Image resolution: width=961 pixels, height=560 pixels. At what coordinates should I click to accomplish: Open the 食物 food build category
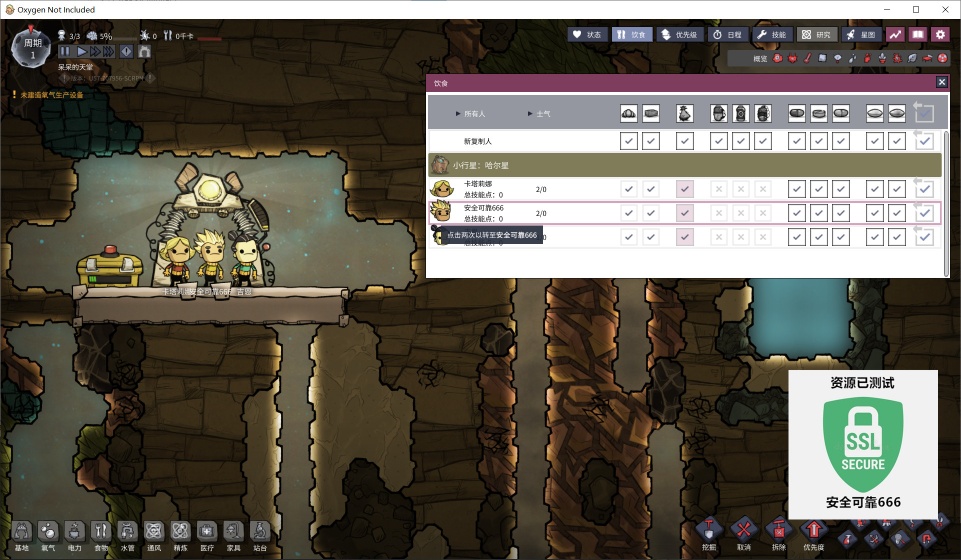point(101,534)
